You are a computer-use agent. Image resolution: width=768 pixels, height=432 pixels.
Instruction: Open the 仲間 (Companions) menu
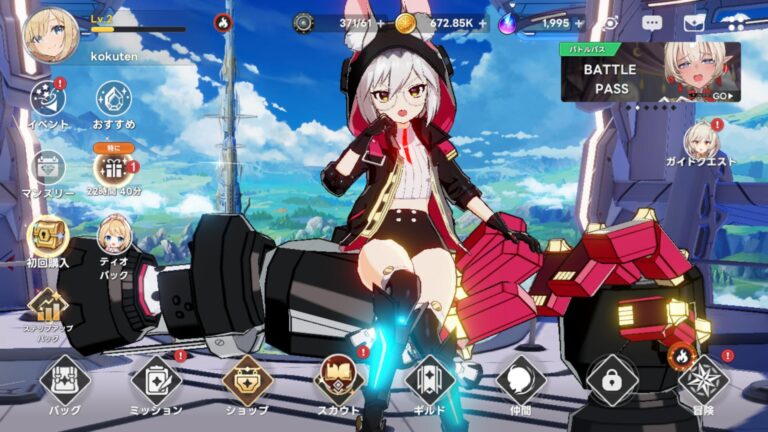(x=521, y=381)
